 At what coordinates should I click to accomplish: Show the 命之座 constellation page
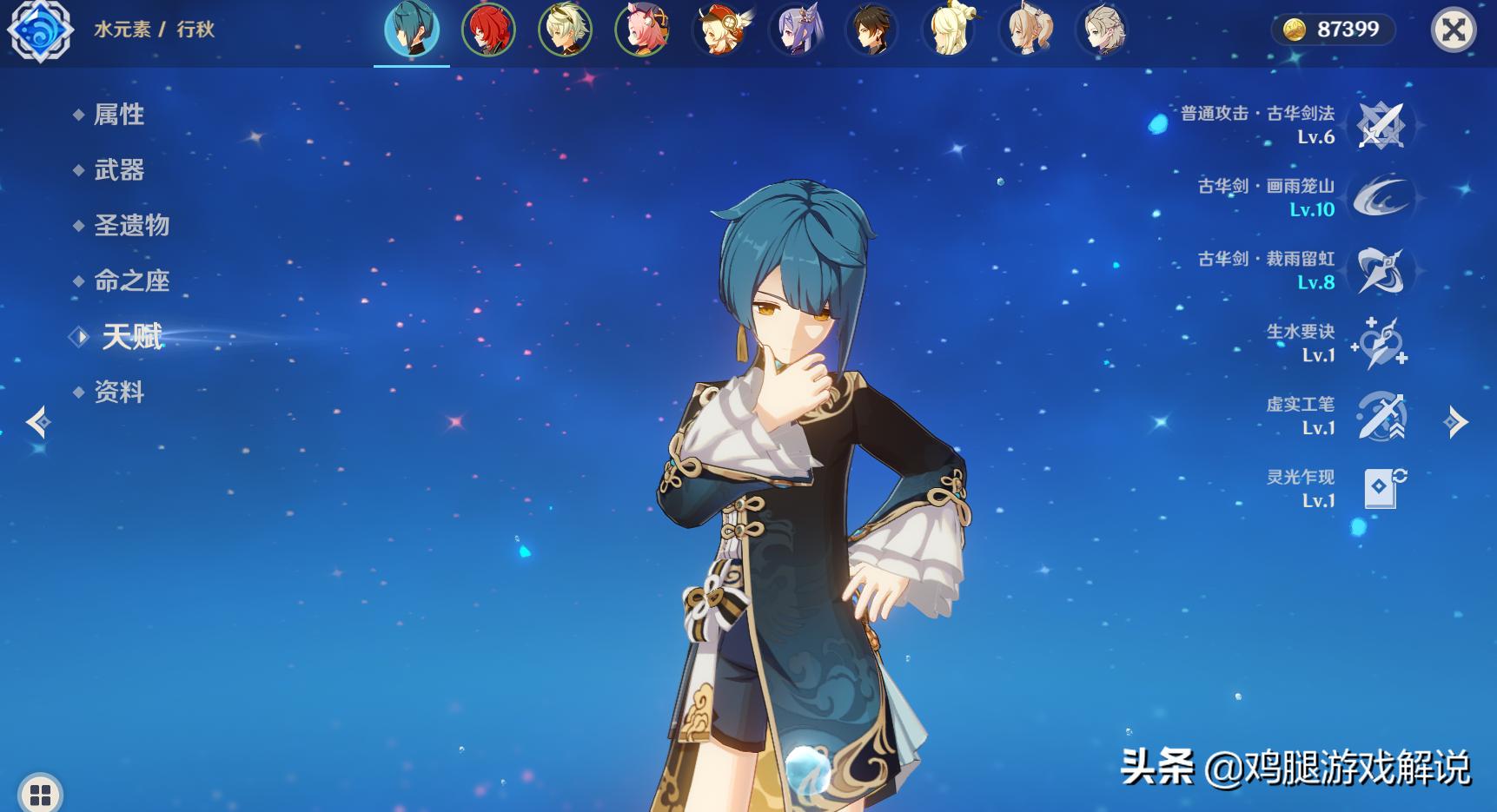(131, 281)
